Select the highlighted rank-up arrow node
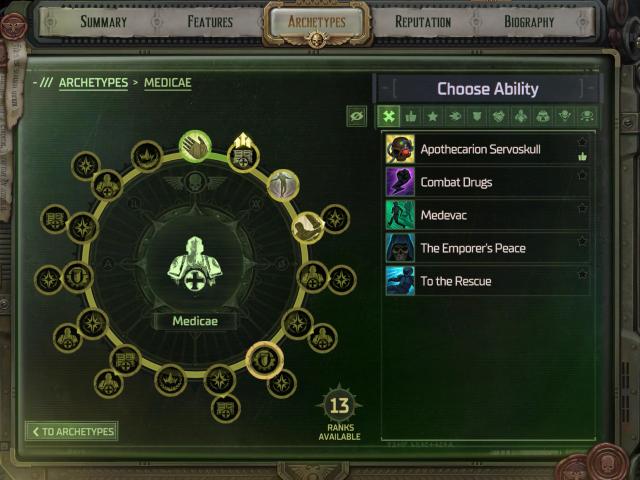The height and width of the screenshot is (480, 640). pos(241,154)
